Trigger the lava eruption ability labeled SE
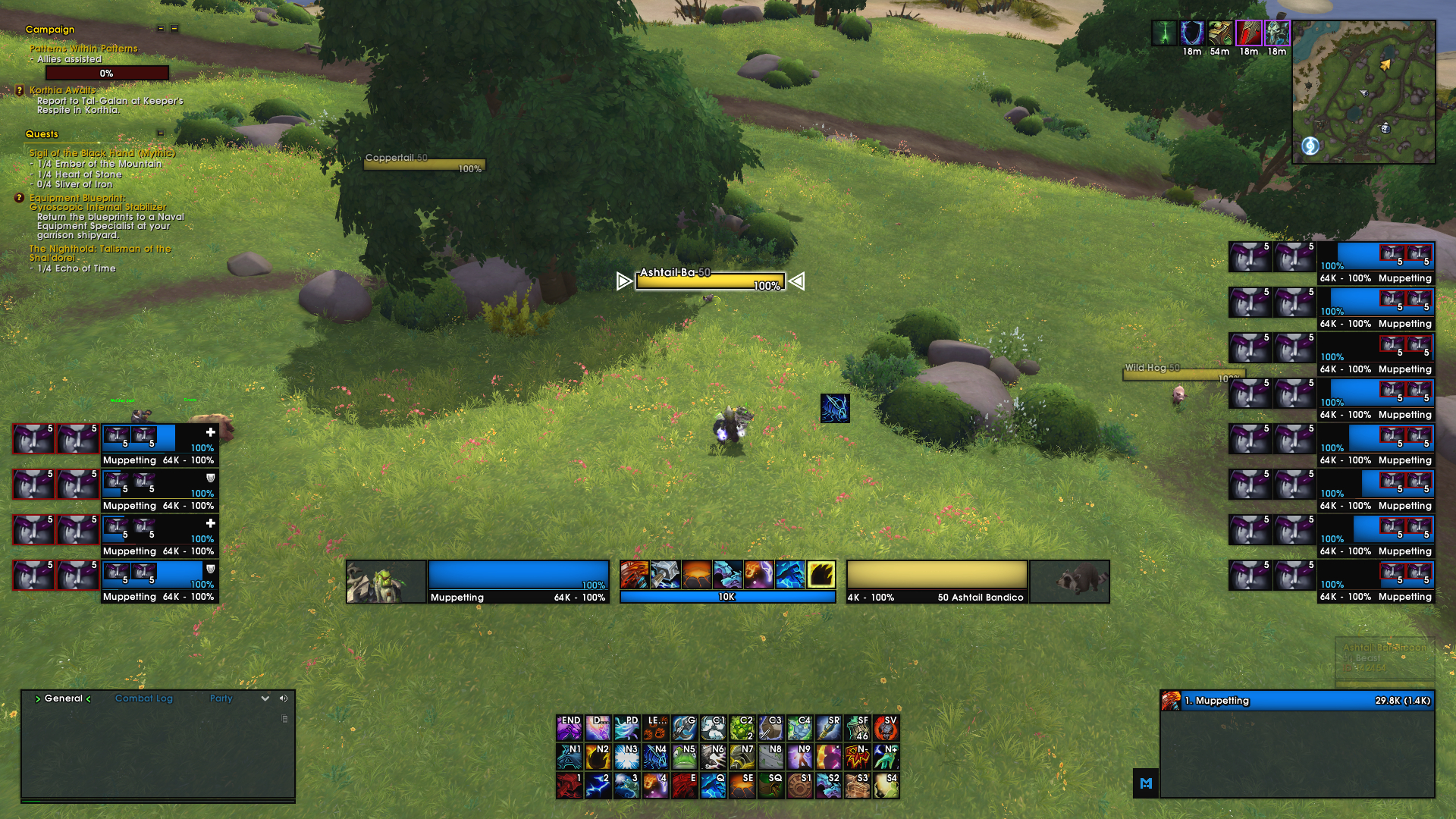The width and height of the screenshot is (1456, 819). (742, 785)
